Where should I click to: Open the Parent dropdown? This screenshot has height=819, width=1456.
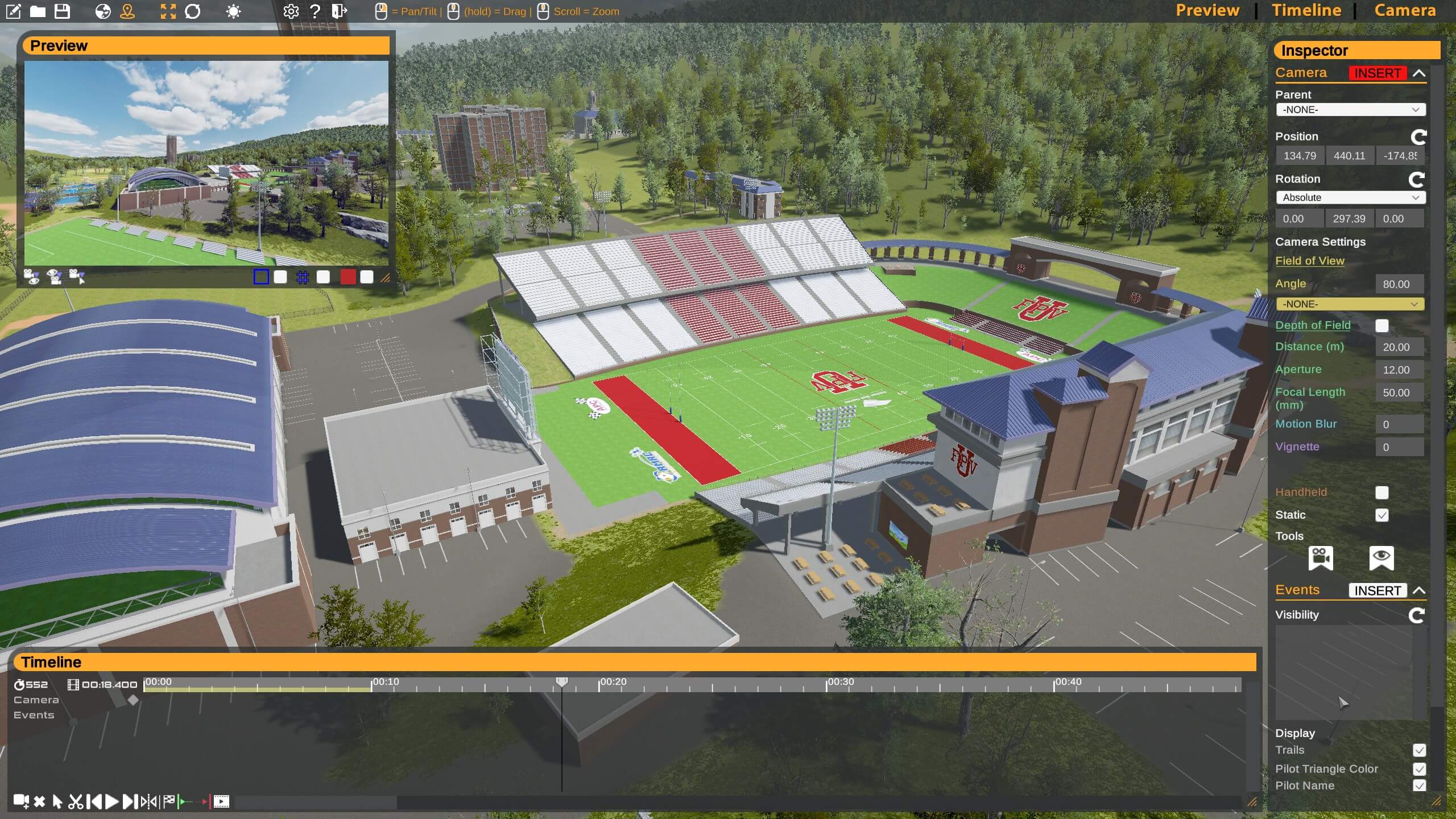coord(1350,110)
